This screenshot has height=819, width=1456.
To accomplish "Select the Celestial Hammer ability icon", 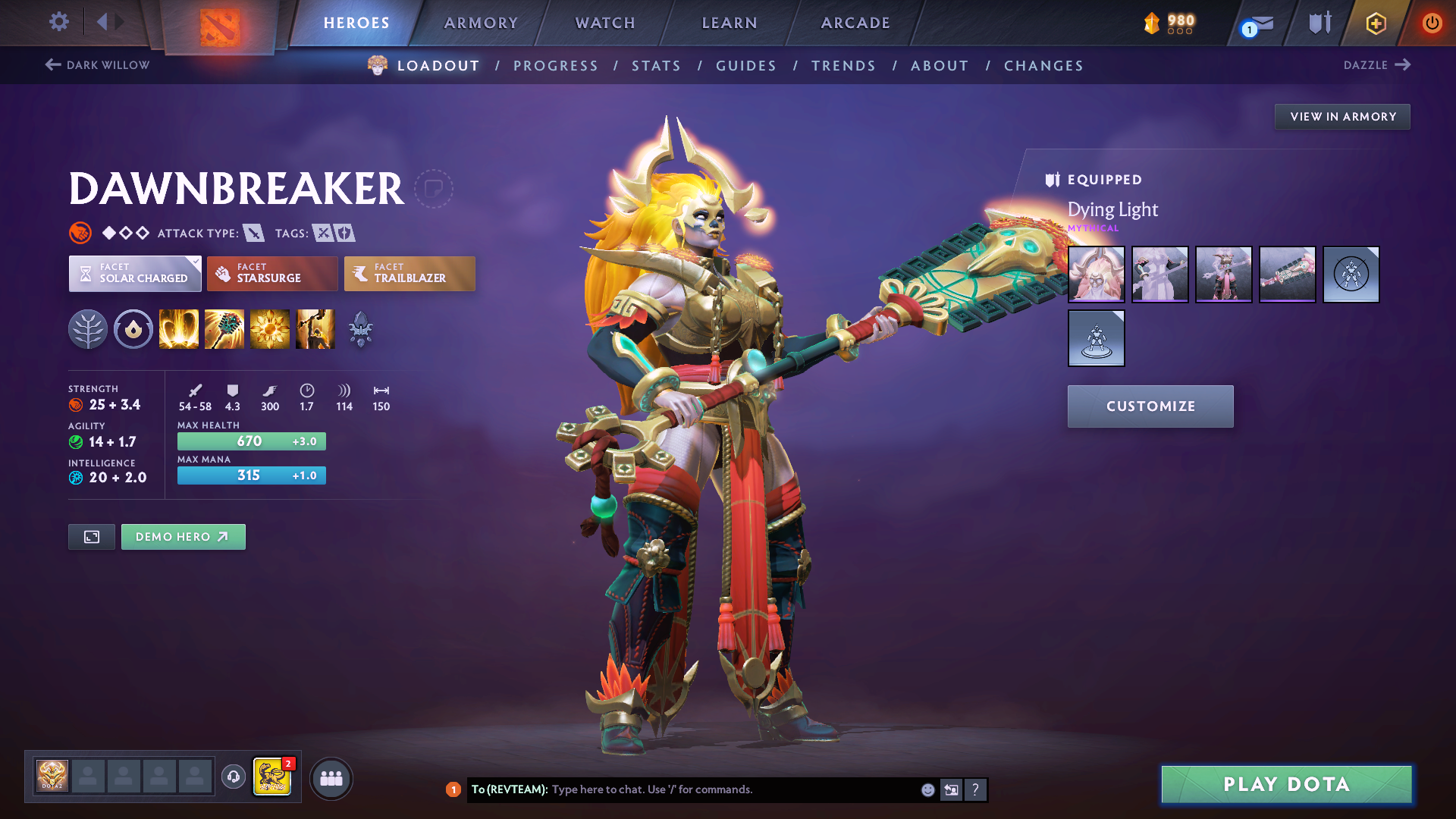I will 224,328.
